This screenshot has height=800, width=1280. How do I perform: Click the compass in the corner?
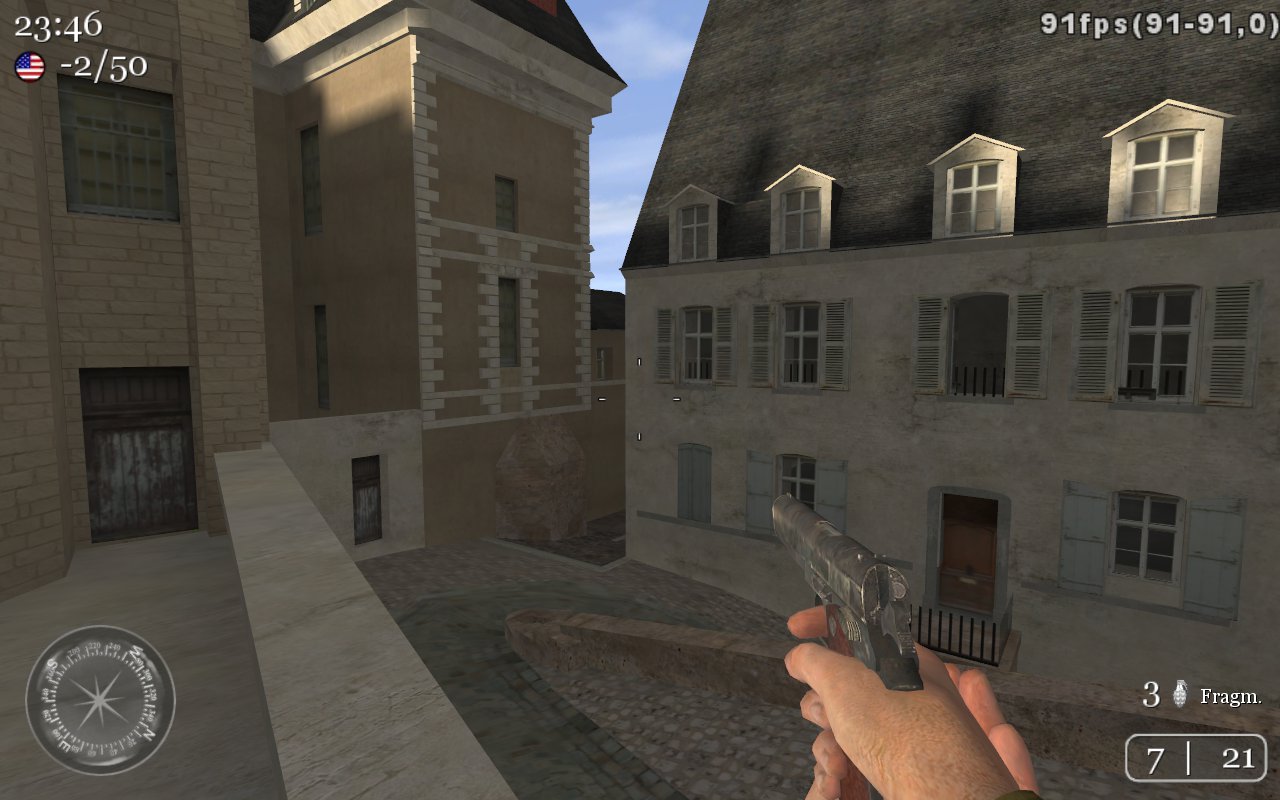[x=100, y=700]
